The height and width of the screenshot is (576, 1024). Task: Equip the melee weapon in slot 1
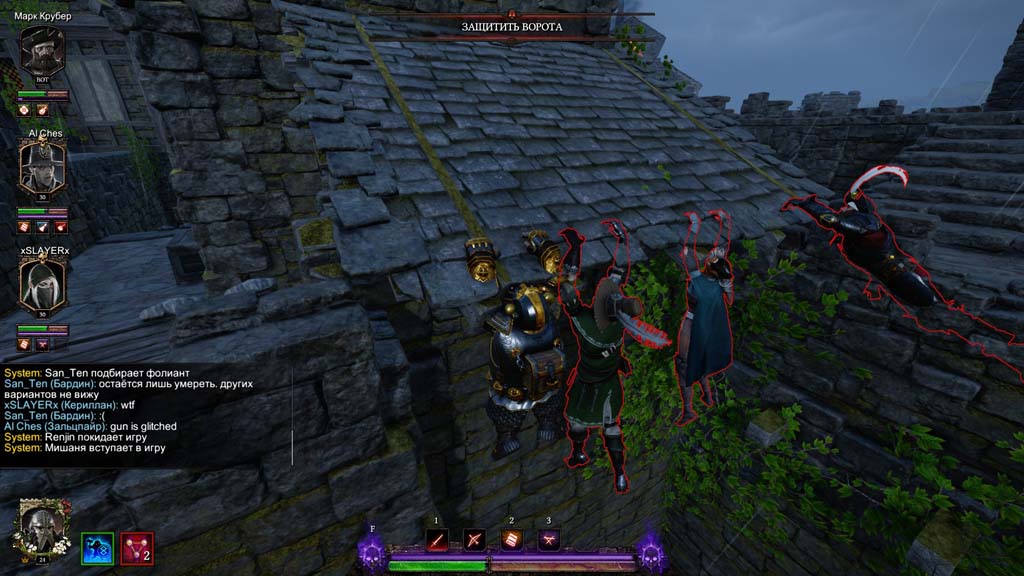point(437,540)
